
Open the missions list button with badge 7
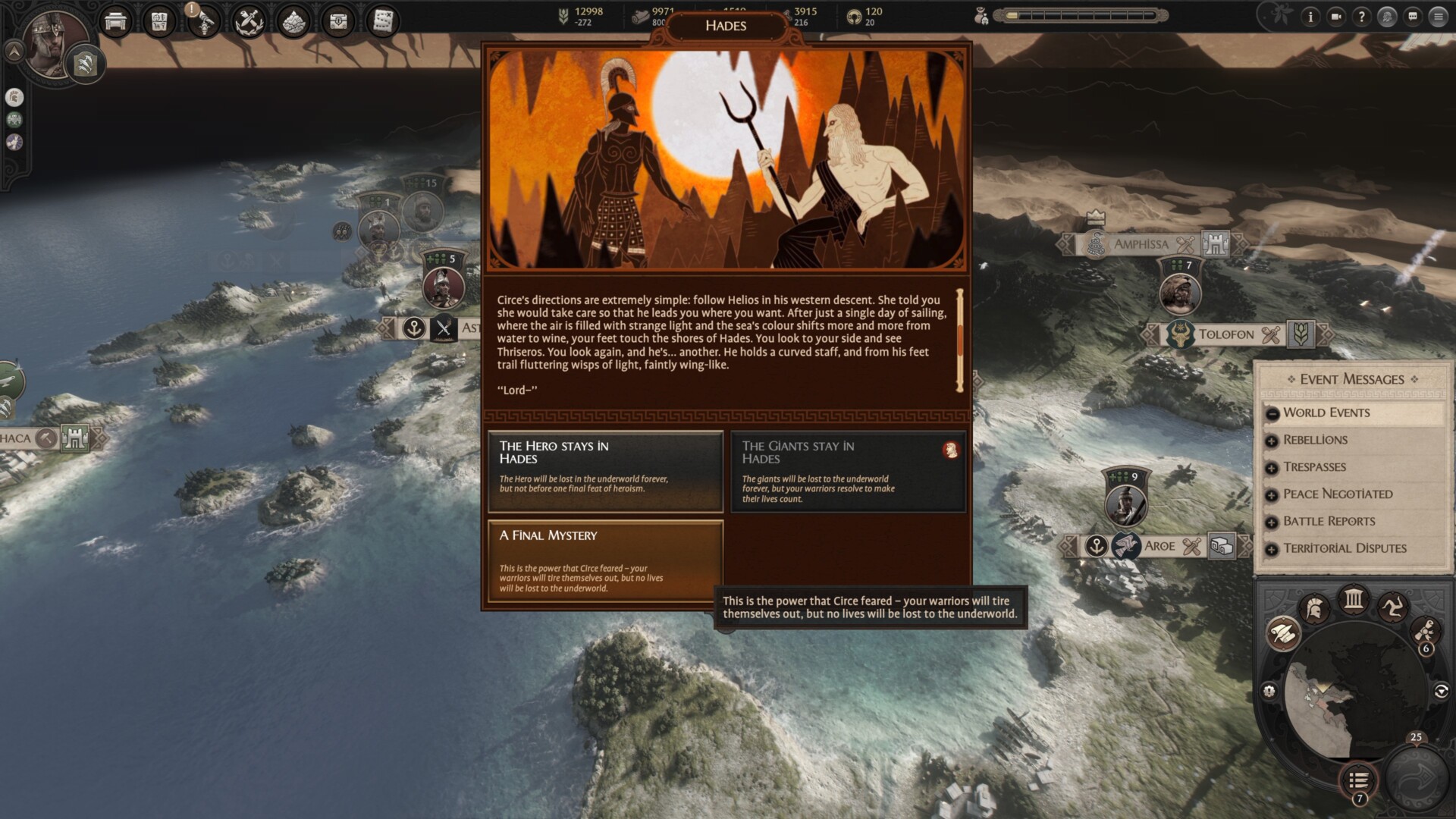point(1358,780)
